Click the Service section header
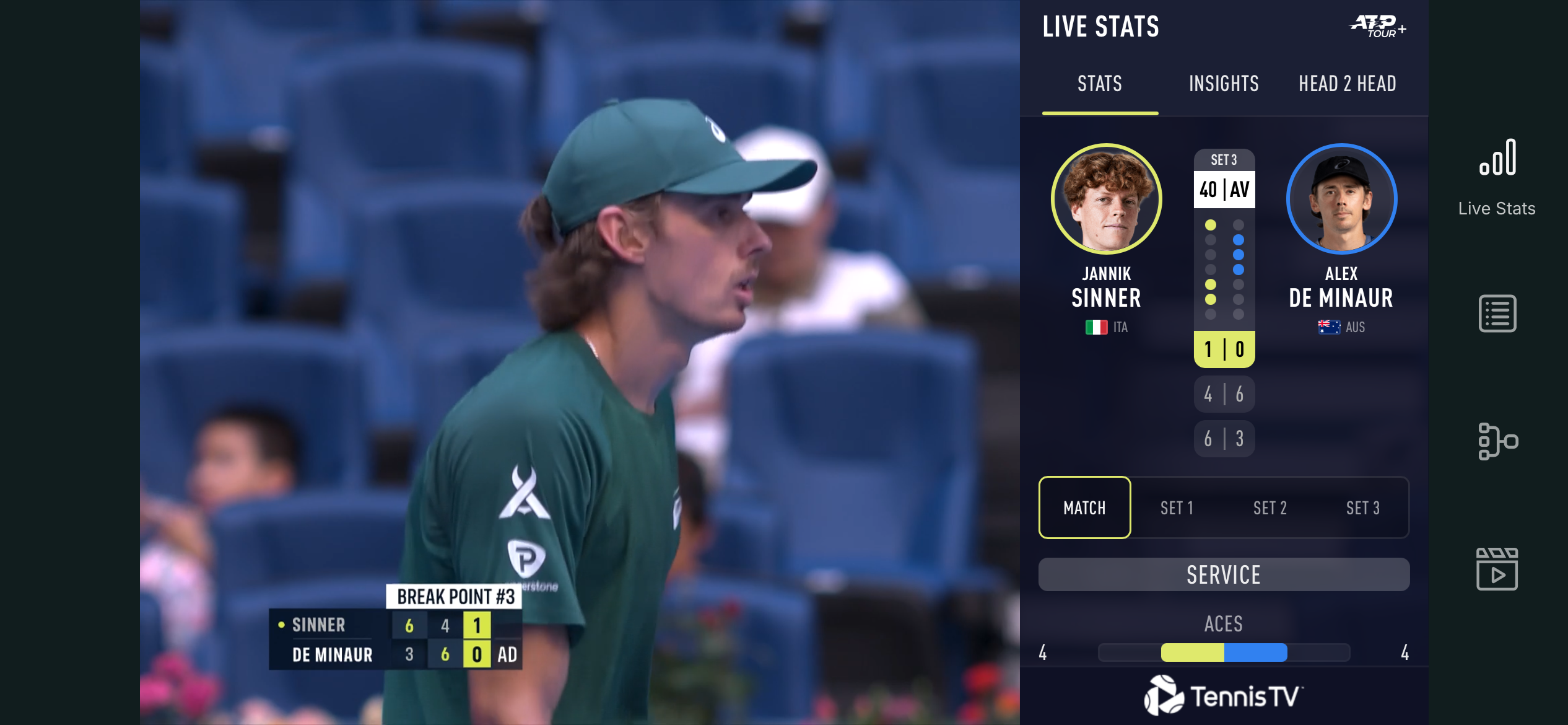The height and width of the screenshot is (725, 1568). (x=1224, y=574)
